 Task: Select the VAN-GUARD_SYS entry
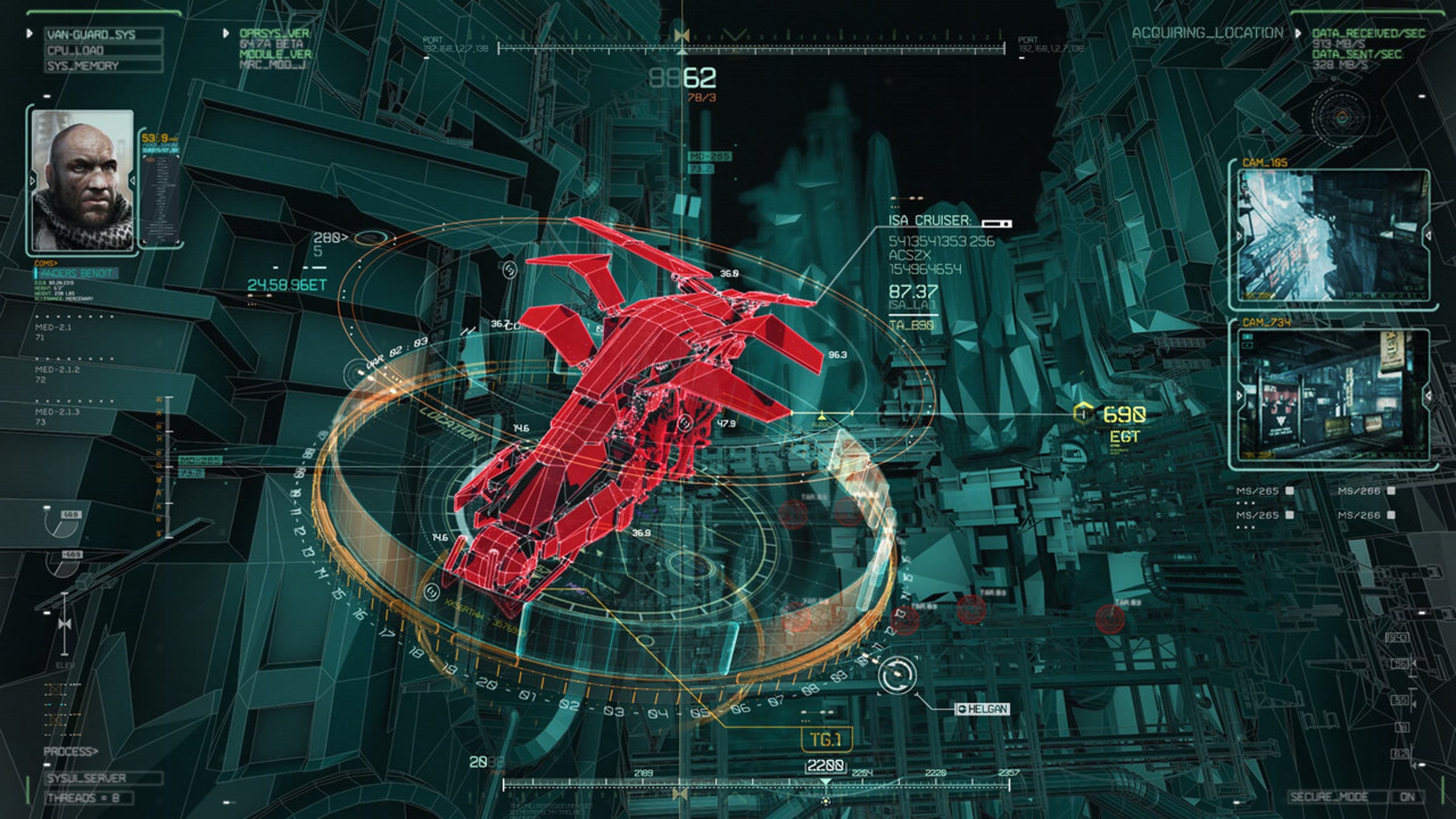[x=103, y=35]
